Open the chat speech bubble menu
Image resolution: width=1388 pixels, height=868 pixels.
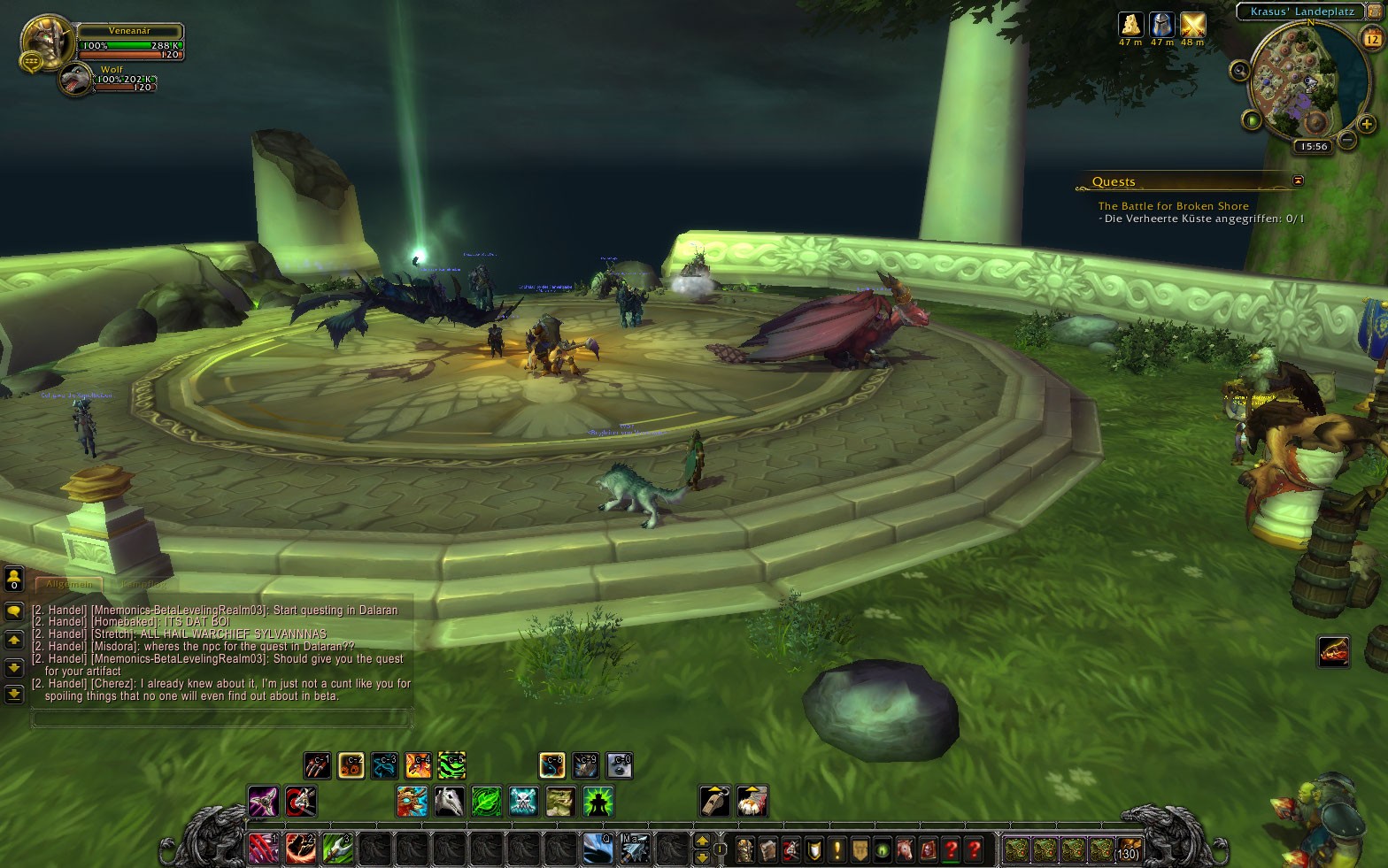pyautogui.click(x=14, y=611)
